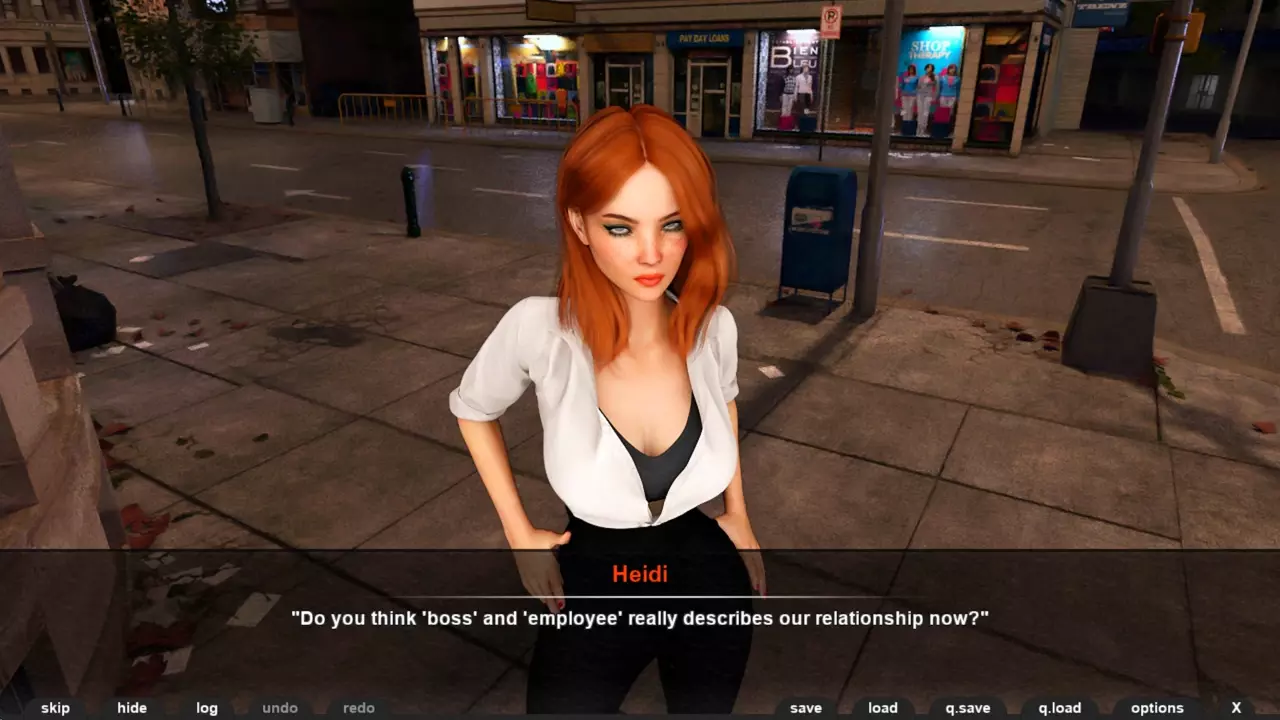Viewport: 1280px width, 720px height.
Task: Hide the dialogue interface
Action: (x=132, y=708)
